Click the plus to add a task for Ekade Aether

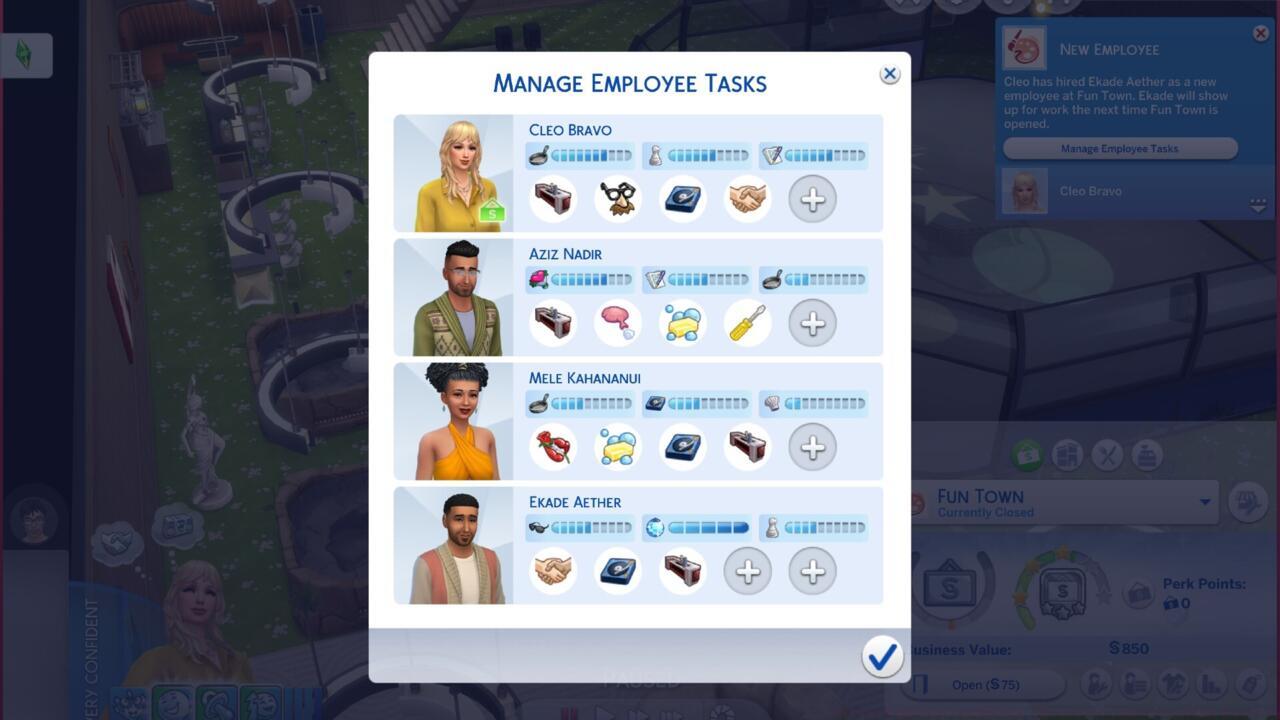point(747,571)
